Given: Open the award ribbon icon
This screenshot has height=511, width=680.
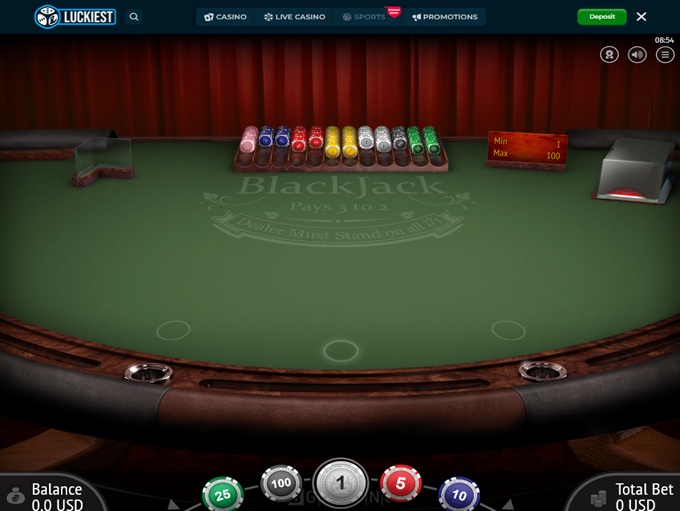Looking at the screenshot, I should [609, 54].
